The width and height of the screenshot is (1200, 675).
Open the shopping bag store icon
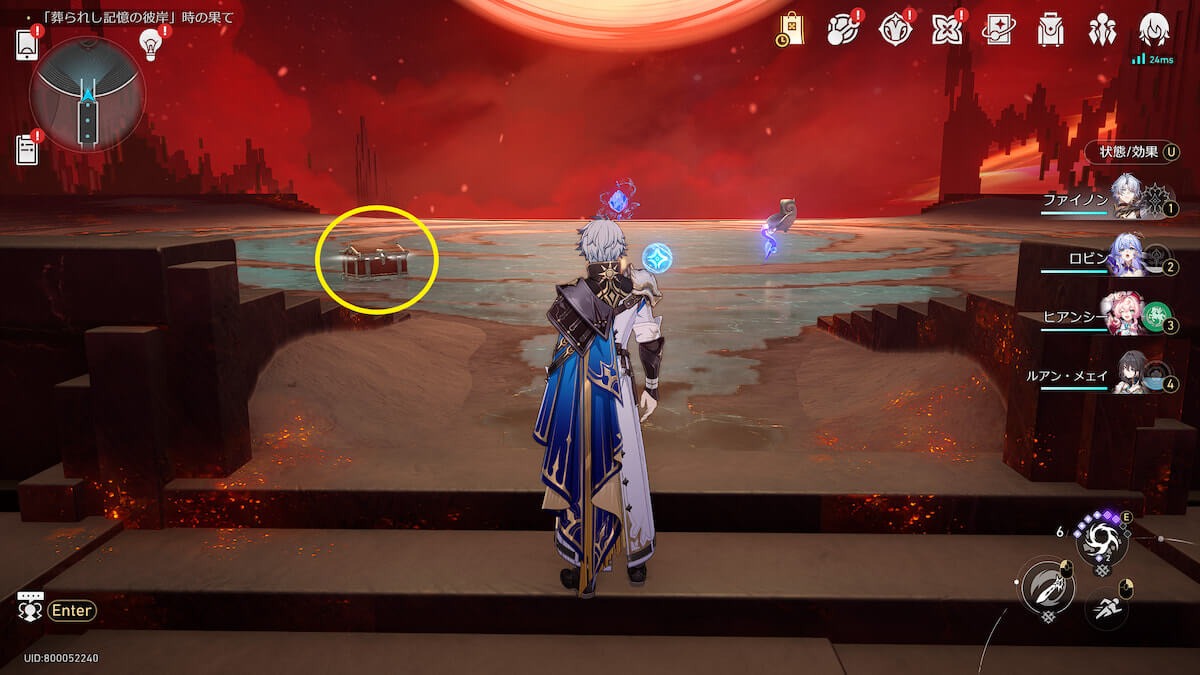792,29
